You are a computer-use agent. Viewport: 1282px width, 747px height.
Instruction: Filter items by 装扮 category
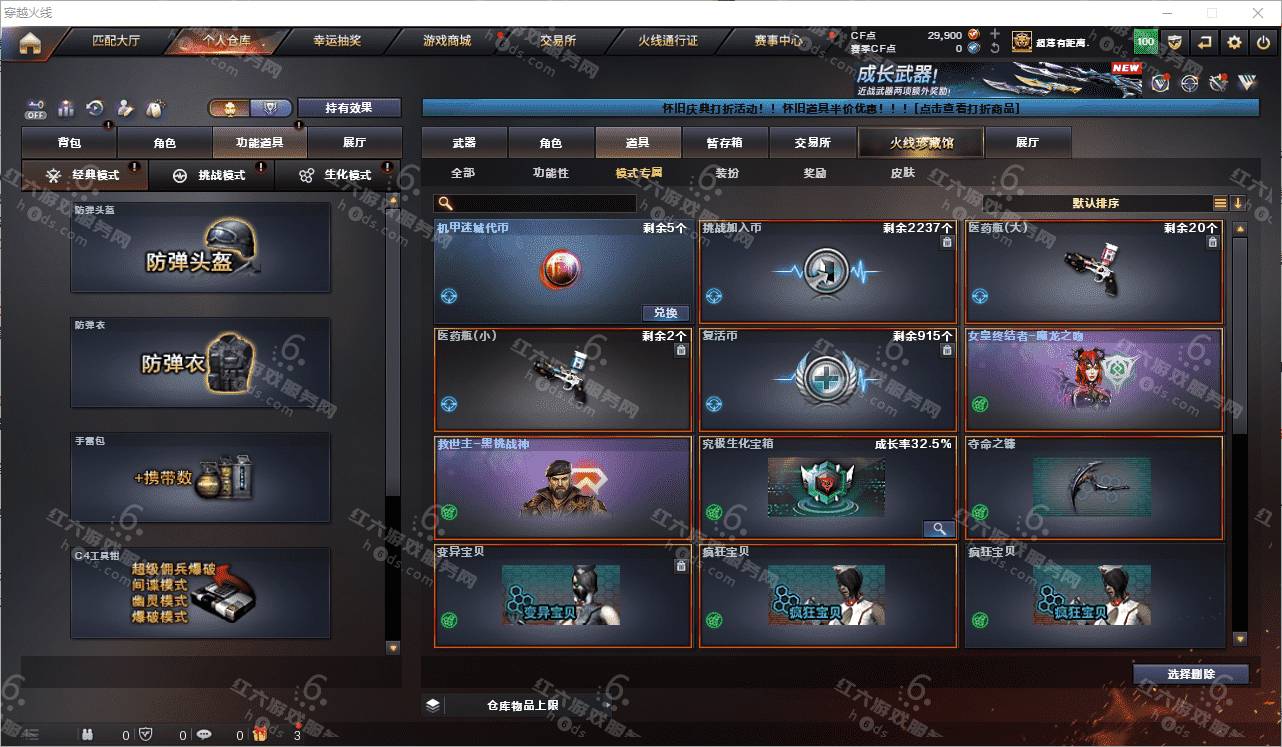tap(727, 173)
